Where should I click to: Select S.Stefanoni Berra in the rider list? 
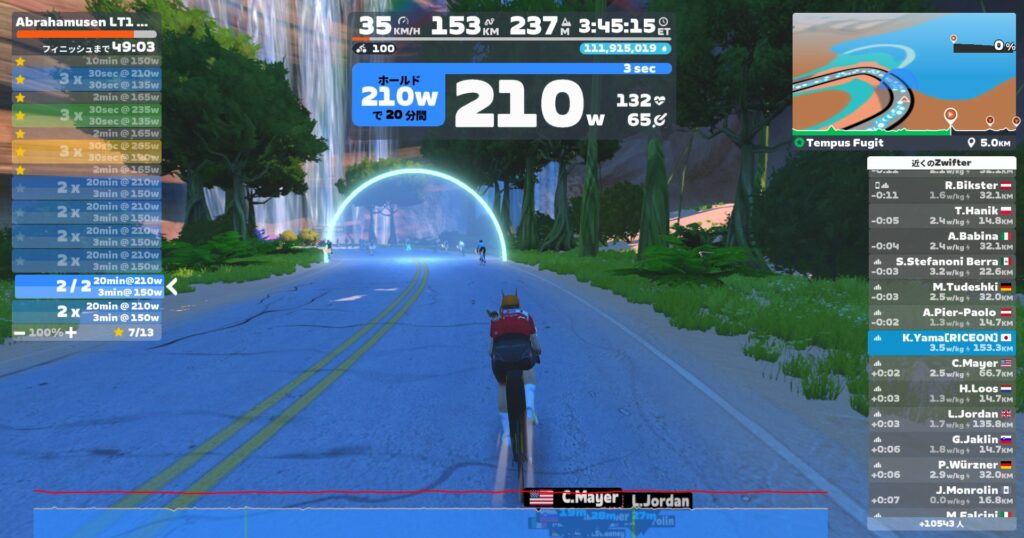click(941, 266)
